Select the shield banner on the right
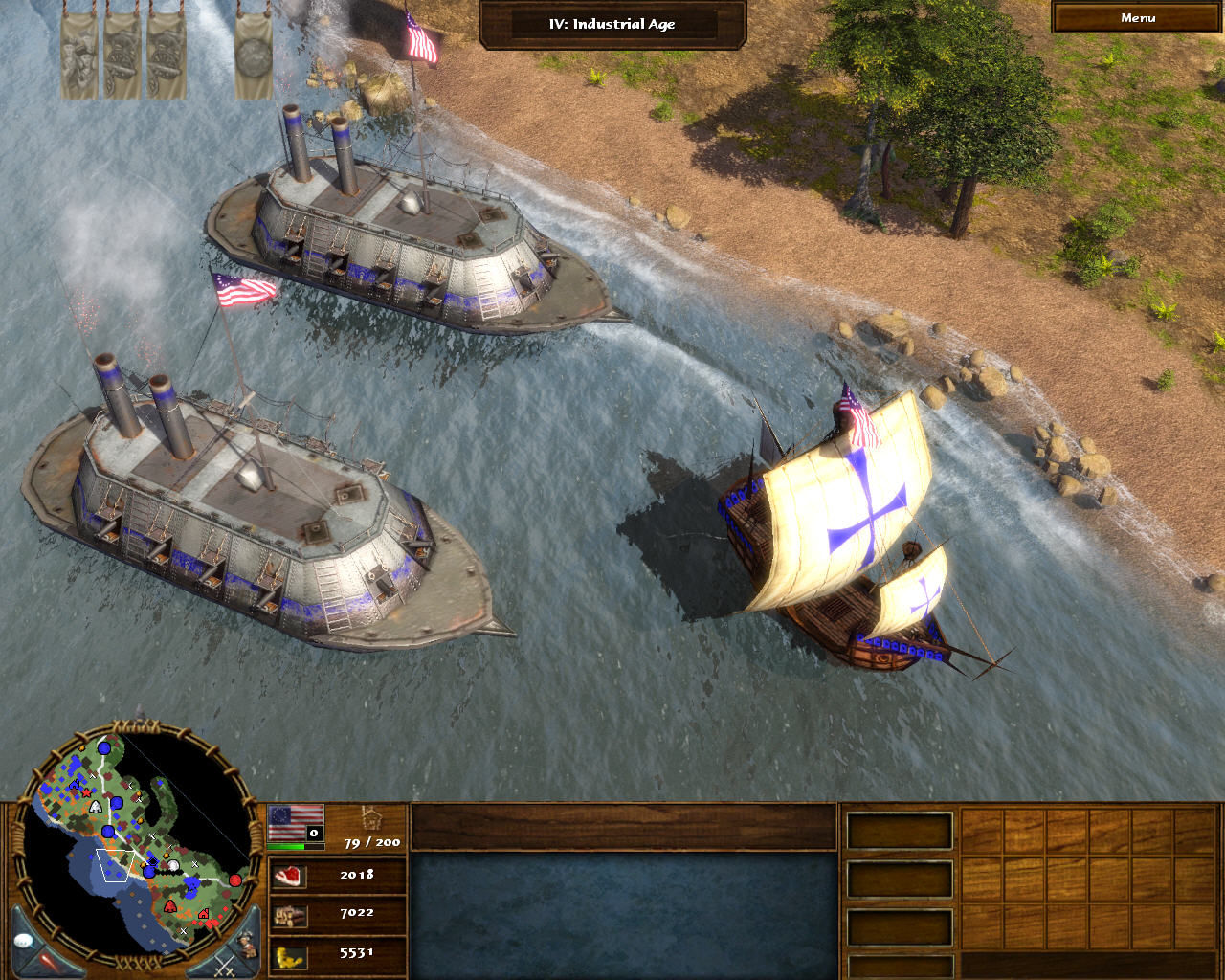Image resolution: width=1225 pixels, height=980 pixels. click(254, 55)
